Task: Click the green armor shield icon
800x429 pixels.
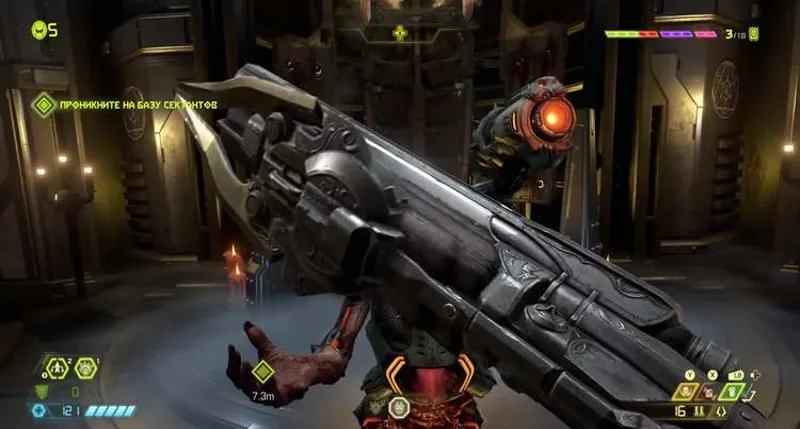Action: [x=41, y=391]
